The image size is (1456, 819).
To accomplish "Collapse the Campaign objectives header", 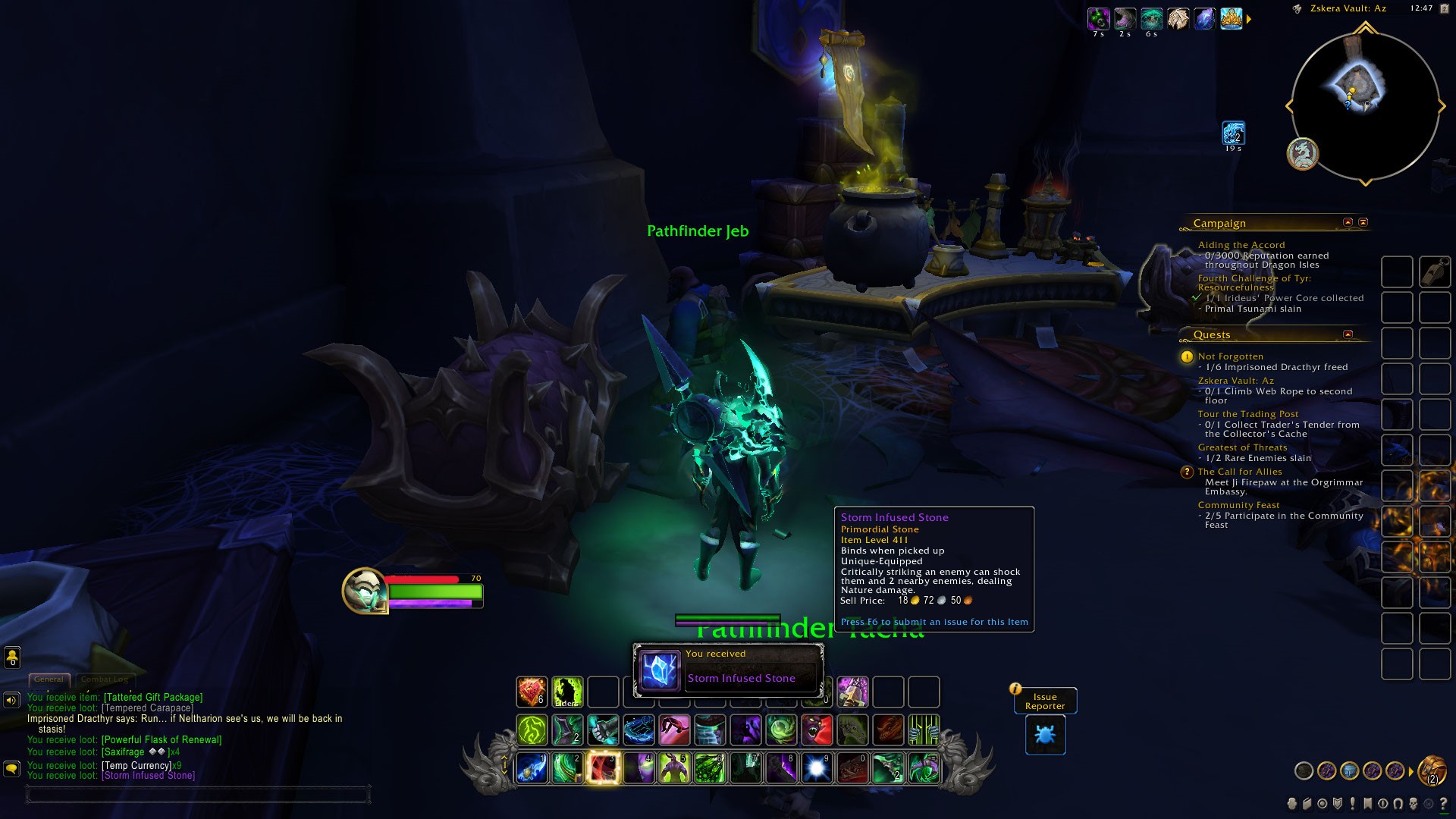I will pos(1348,222).
